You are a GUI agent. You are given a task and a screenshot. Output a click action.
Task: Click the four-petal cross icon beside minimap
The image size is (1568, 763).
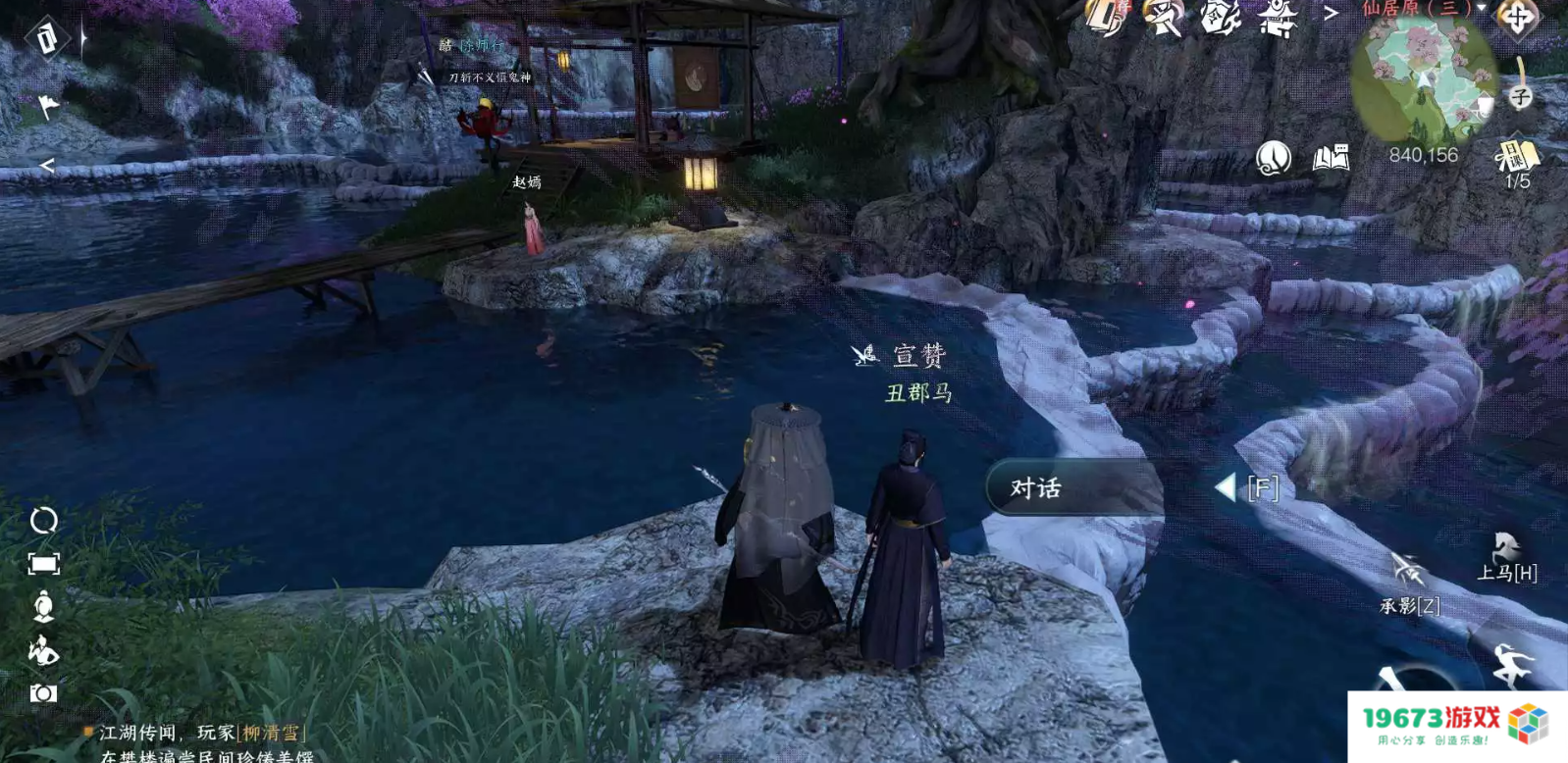click(1517, 17)
